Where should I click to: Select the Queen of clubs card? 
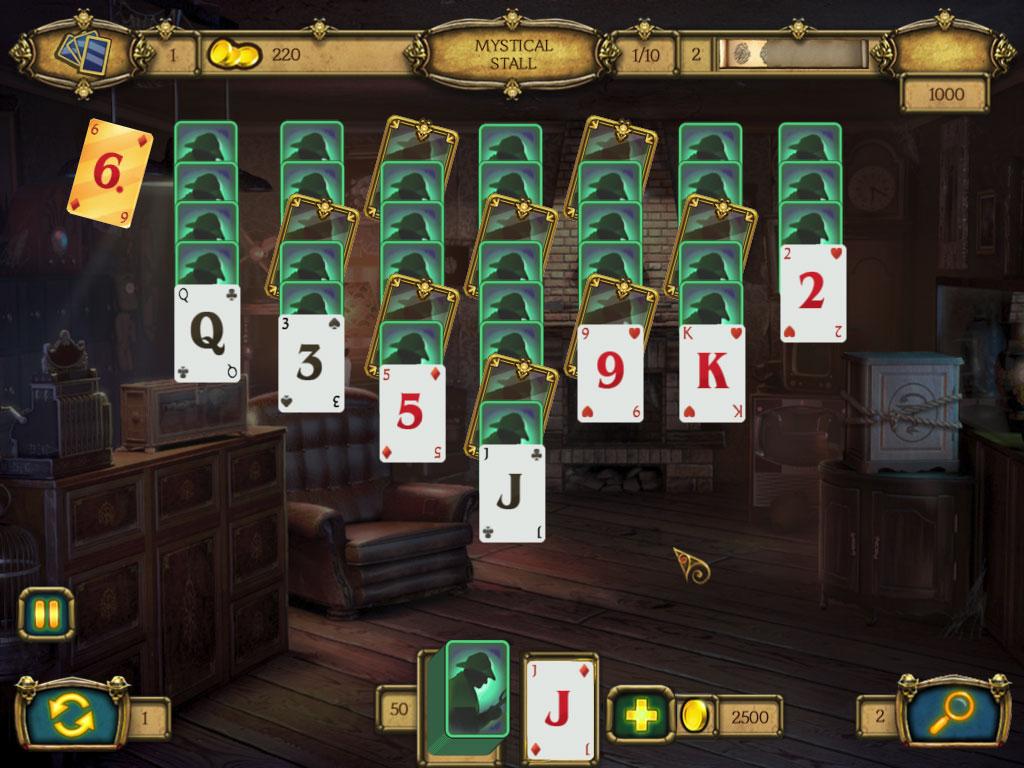pos(207,334)
